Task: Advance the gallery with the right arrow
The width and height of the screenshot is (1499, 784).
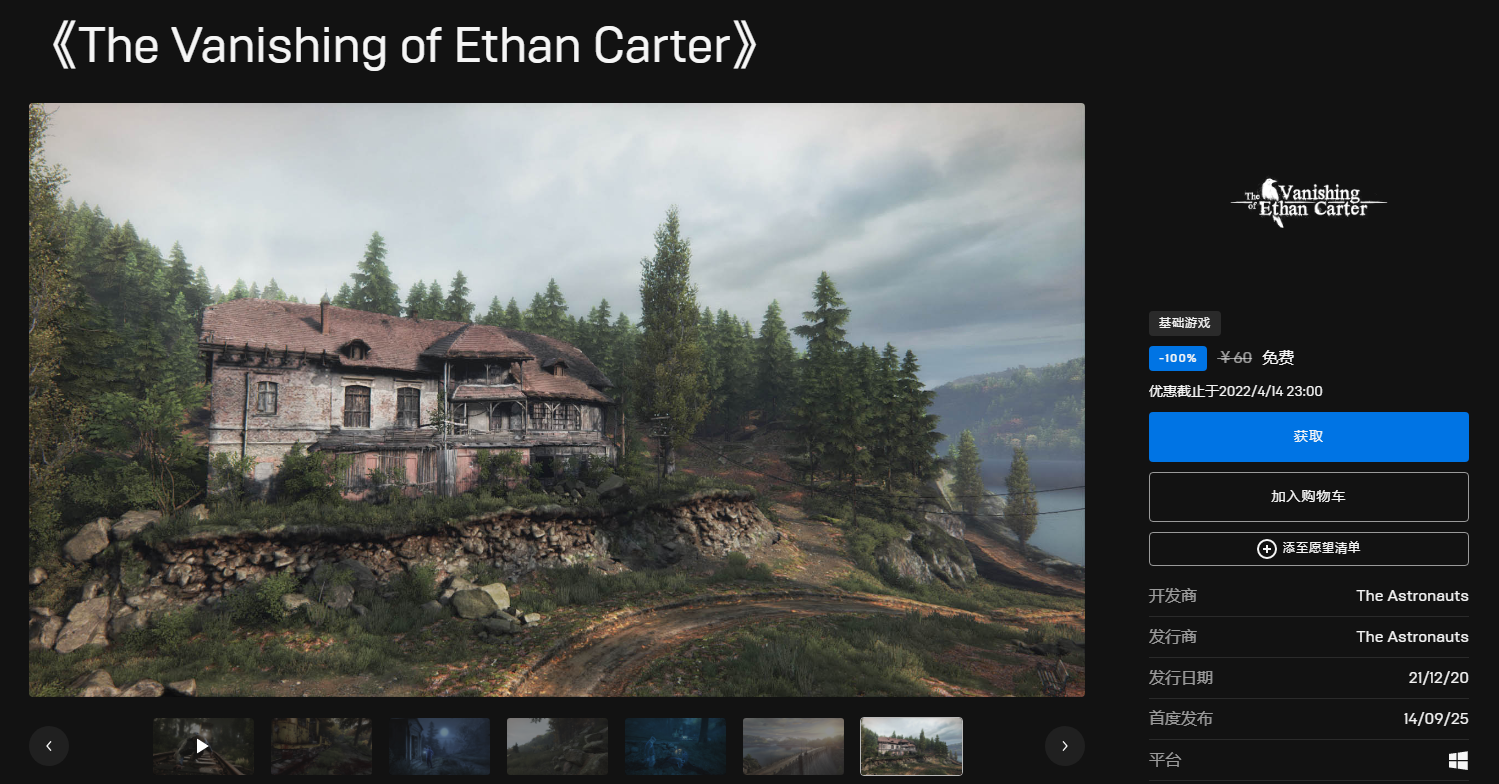Action: click(x=1065, y=746)
